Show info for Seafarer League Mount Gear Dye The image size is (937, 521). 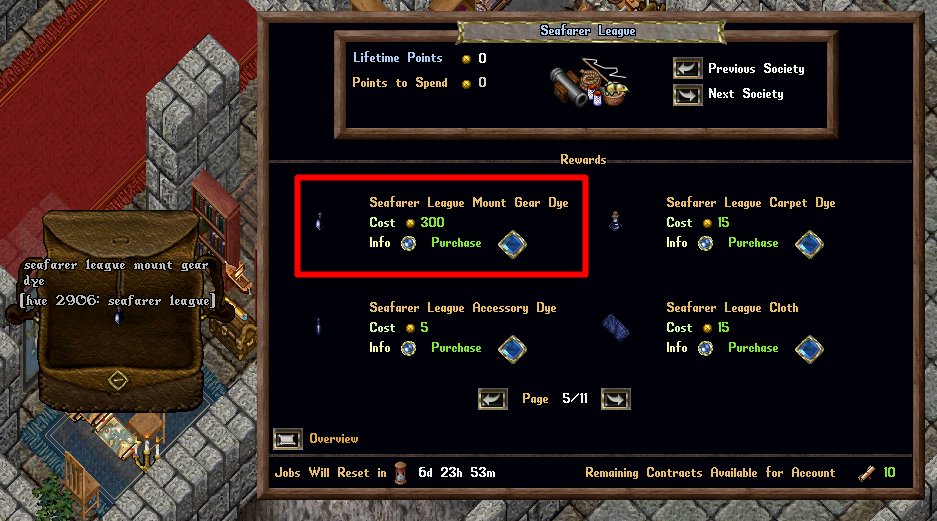(408, 243)
